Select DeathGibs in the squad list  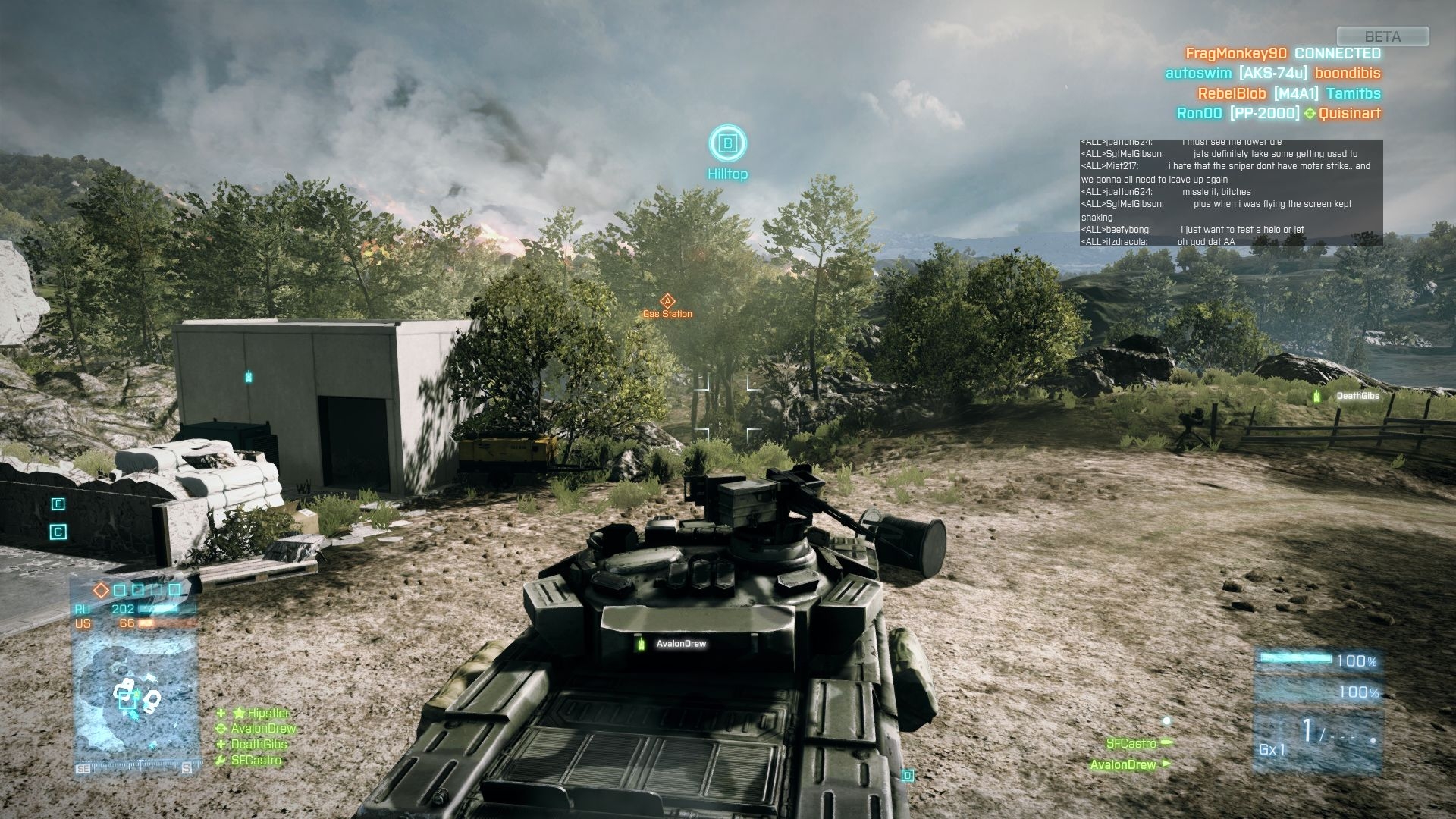(x=259, y=745)
